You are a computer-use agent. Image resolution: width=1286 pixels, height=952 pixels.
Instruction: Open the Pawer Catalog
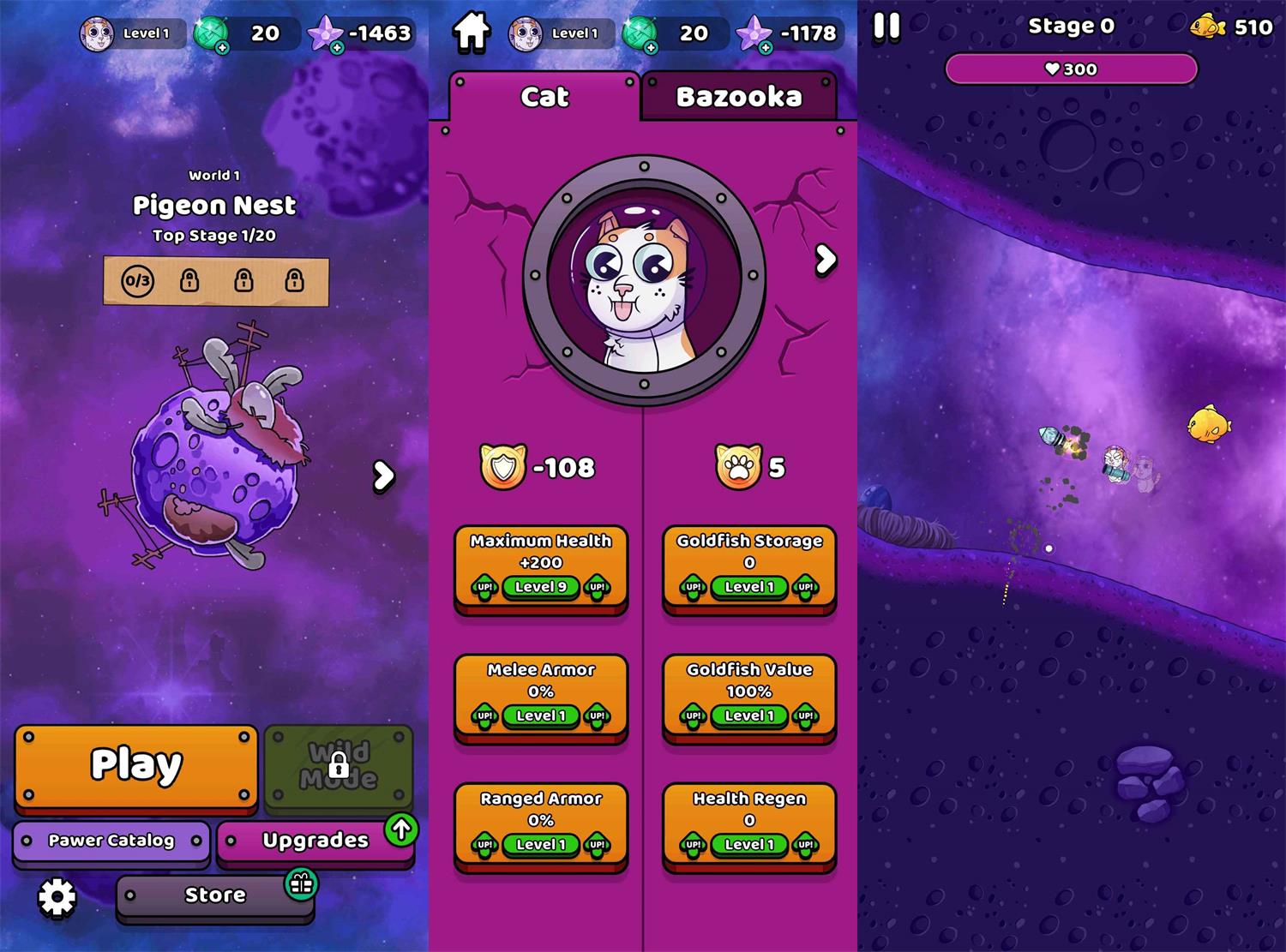pyautogui.click(x=111, y=841)
